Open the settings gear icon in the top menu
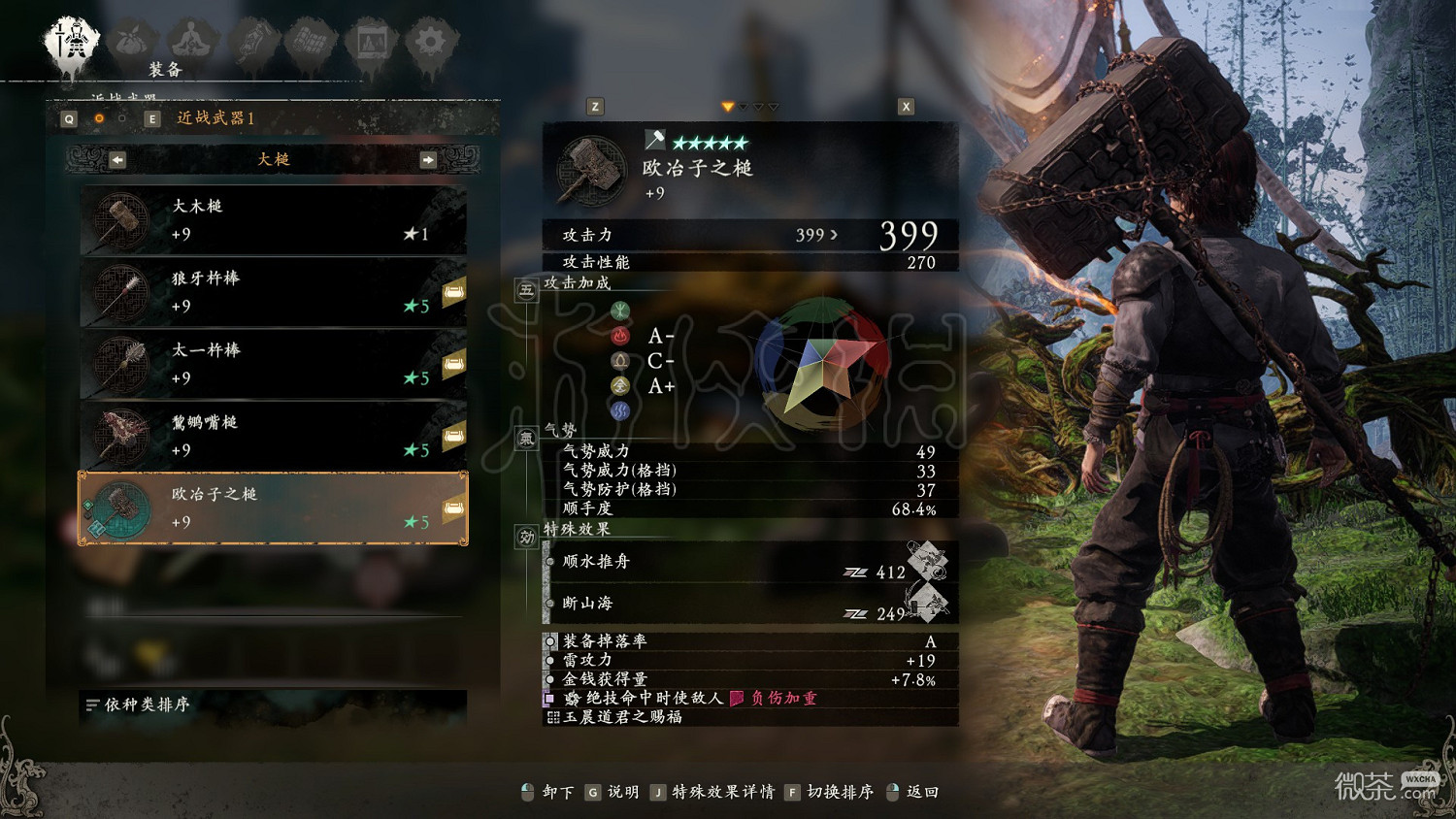This screenshot has height=819, width=1456. 430,37
